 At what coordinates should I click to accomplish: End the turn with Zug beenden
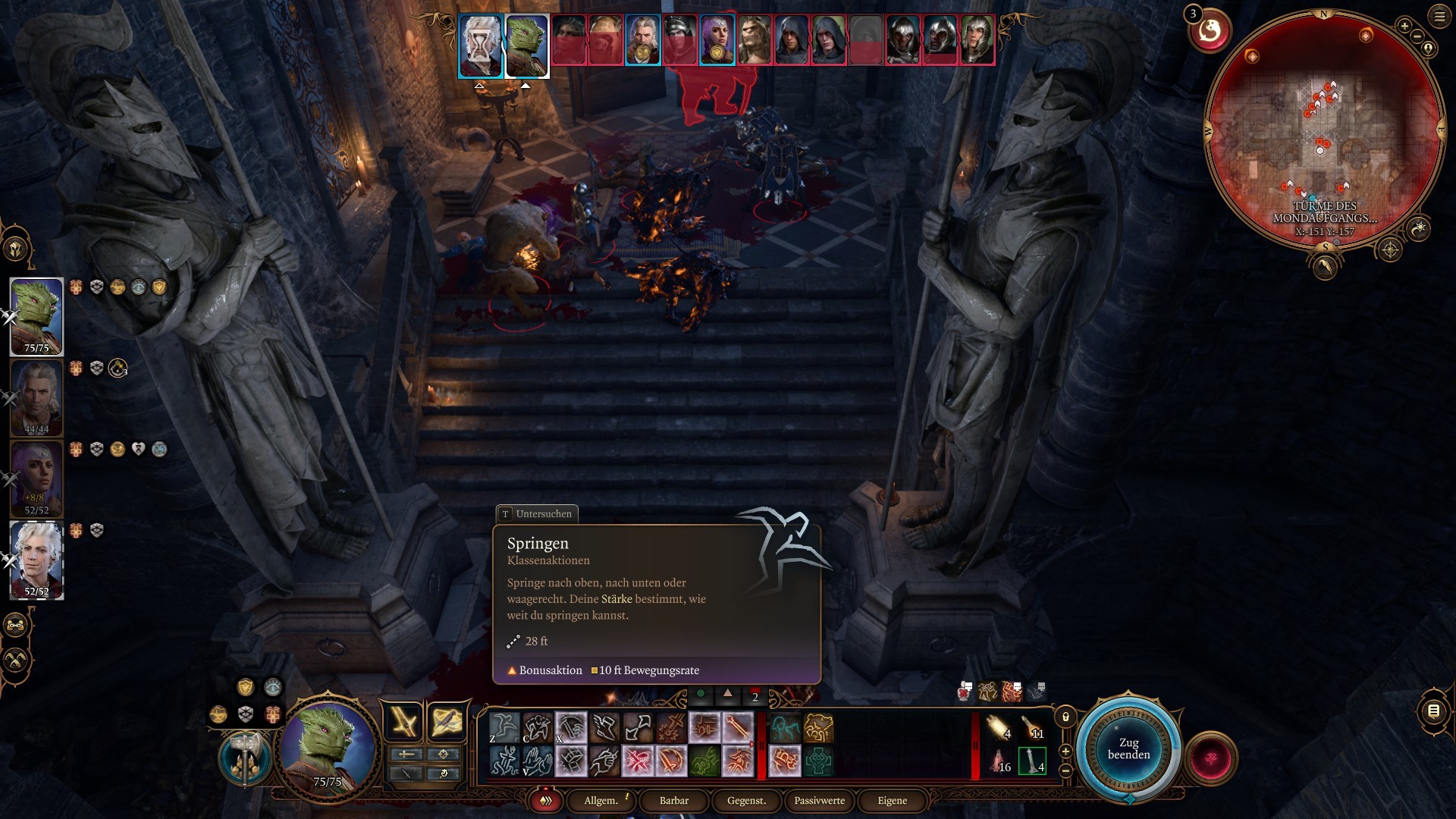(x=1128, y=748)
